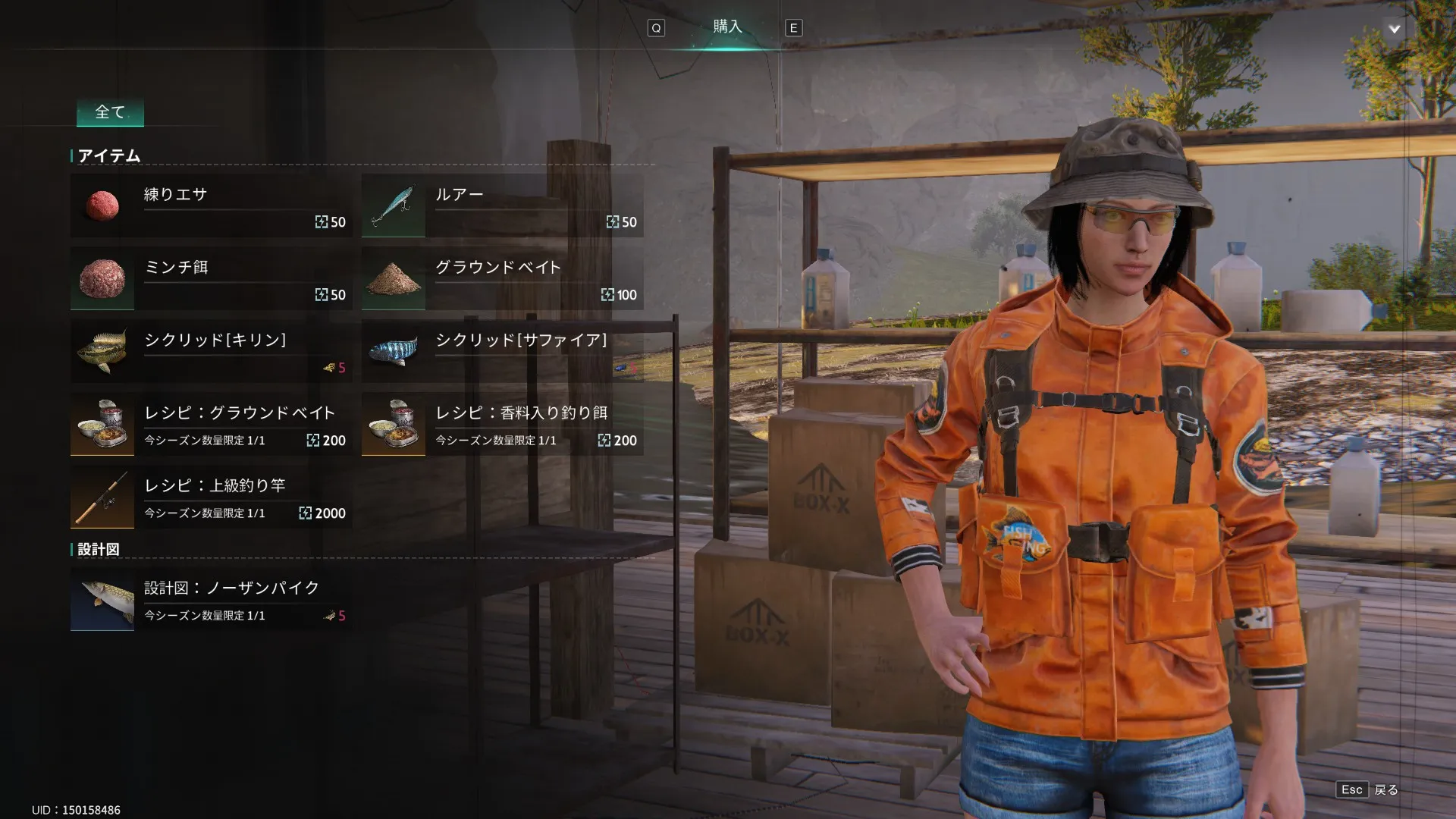Image resolution: width=1456 pixels, height=819 pixels.
Task: Open the 購入 purchase tab
Action: pos(726,27)
